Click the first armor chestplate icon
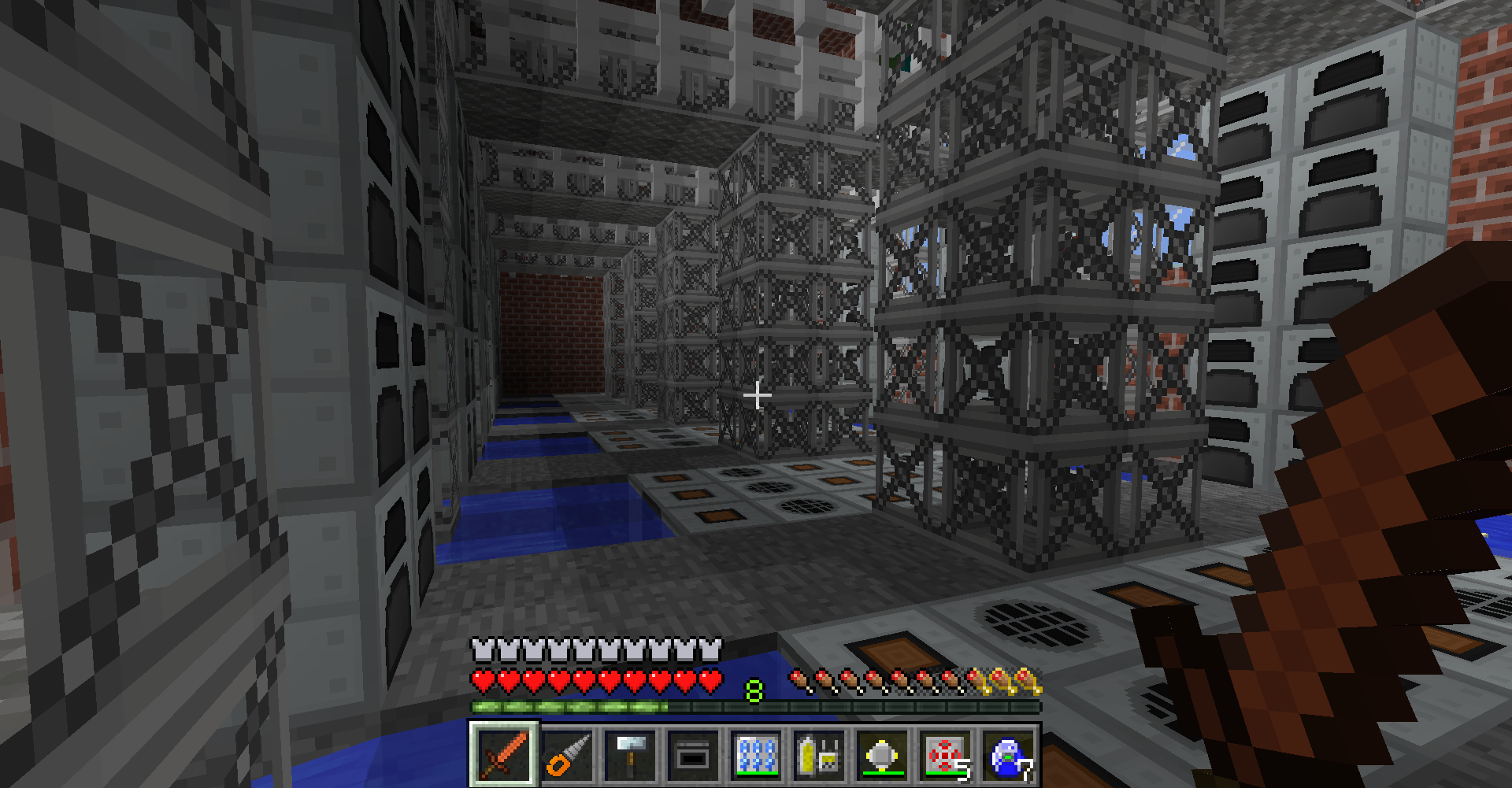The width and height of the screenshot is (1512, 788). pyautogui.click(x=481, y=649)
